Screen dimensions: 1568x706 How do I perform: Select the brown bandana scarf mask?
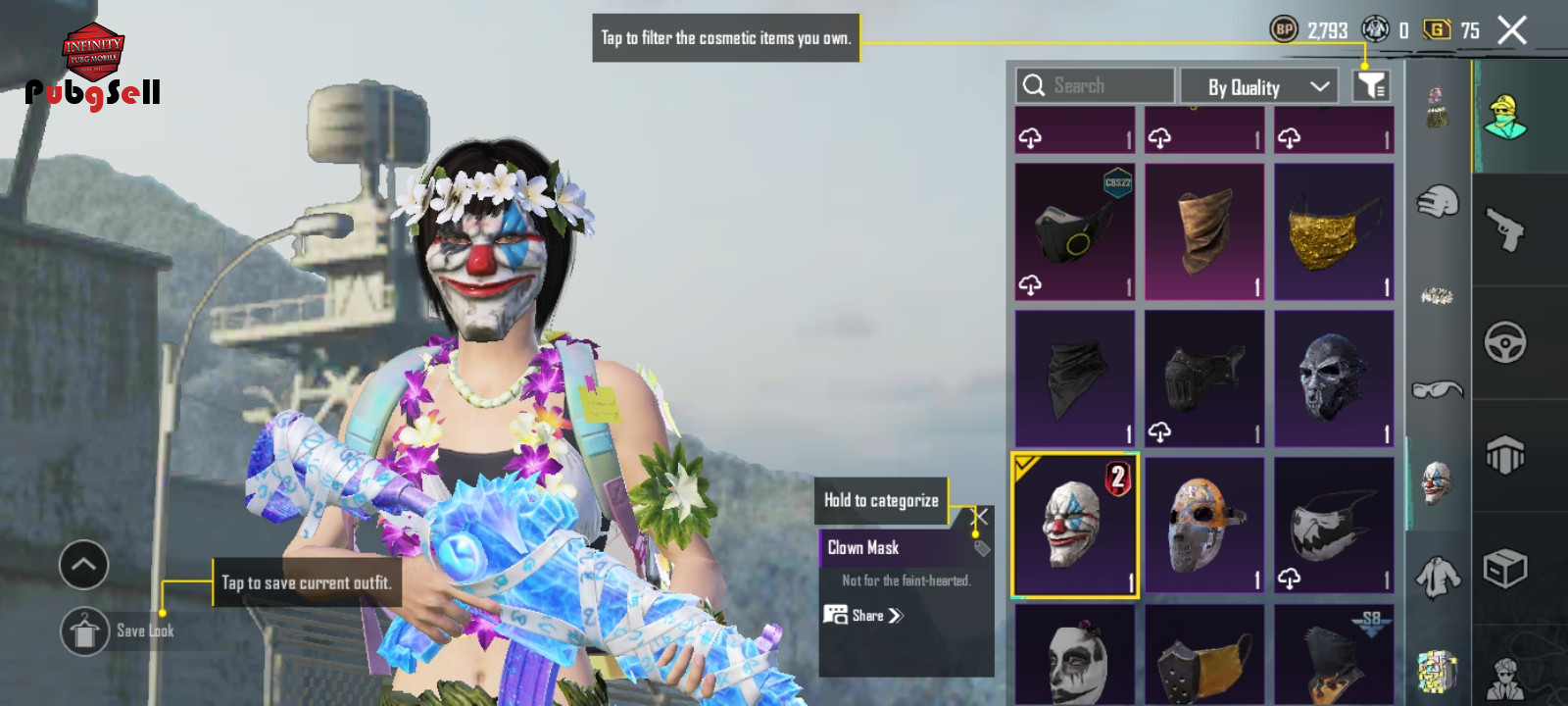1204,232
